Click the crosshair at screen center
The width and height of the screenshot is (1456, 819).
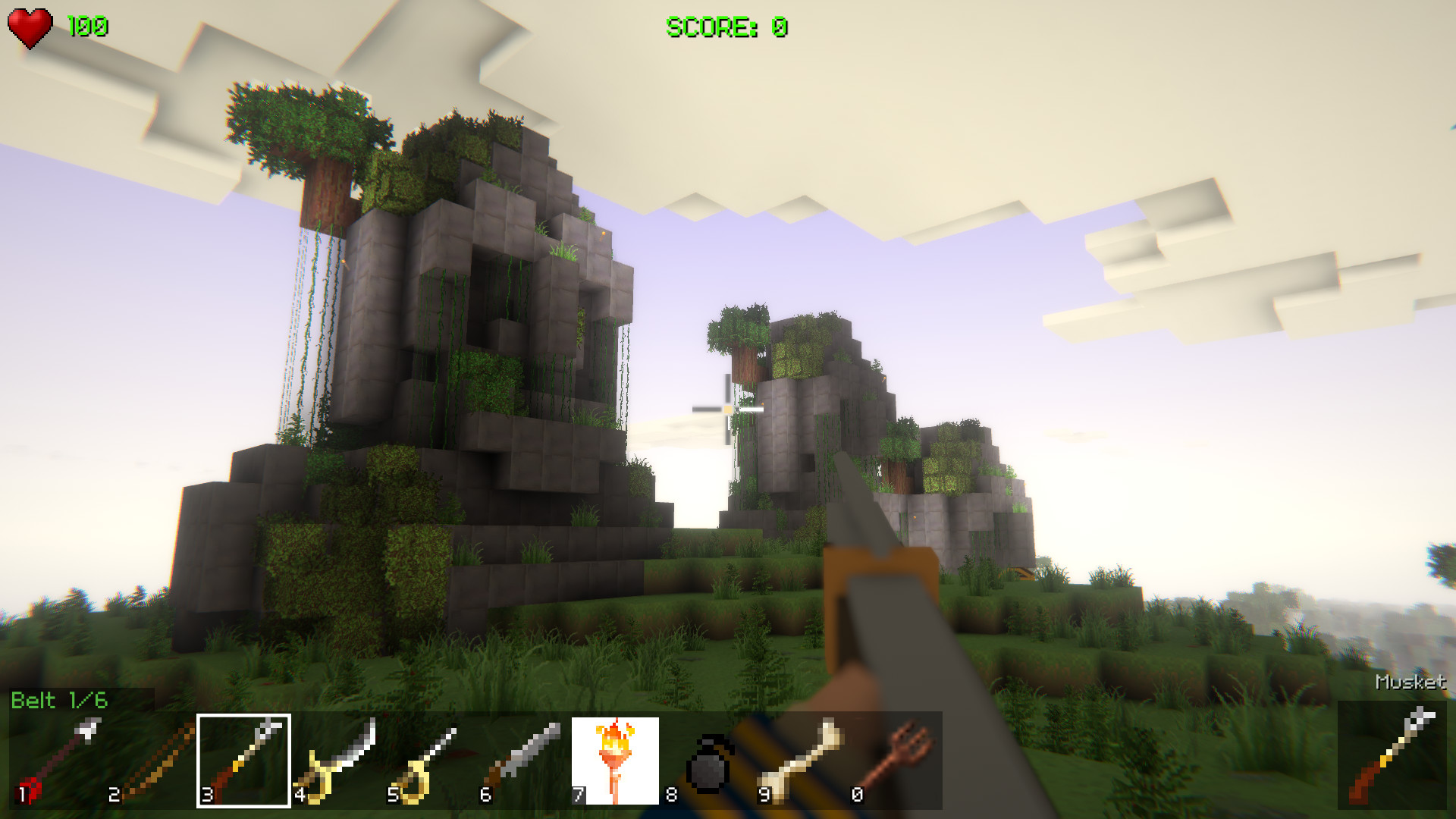pyautogui.click(x=726, y=409)
